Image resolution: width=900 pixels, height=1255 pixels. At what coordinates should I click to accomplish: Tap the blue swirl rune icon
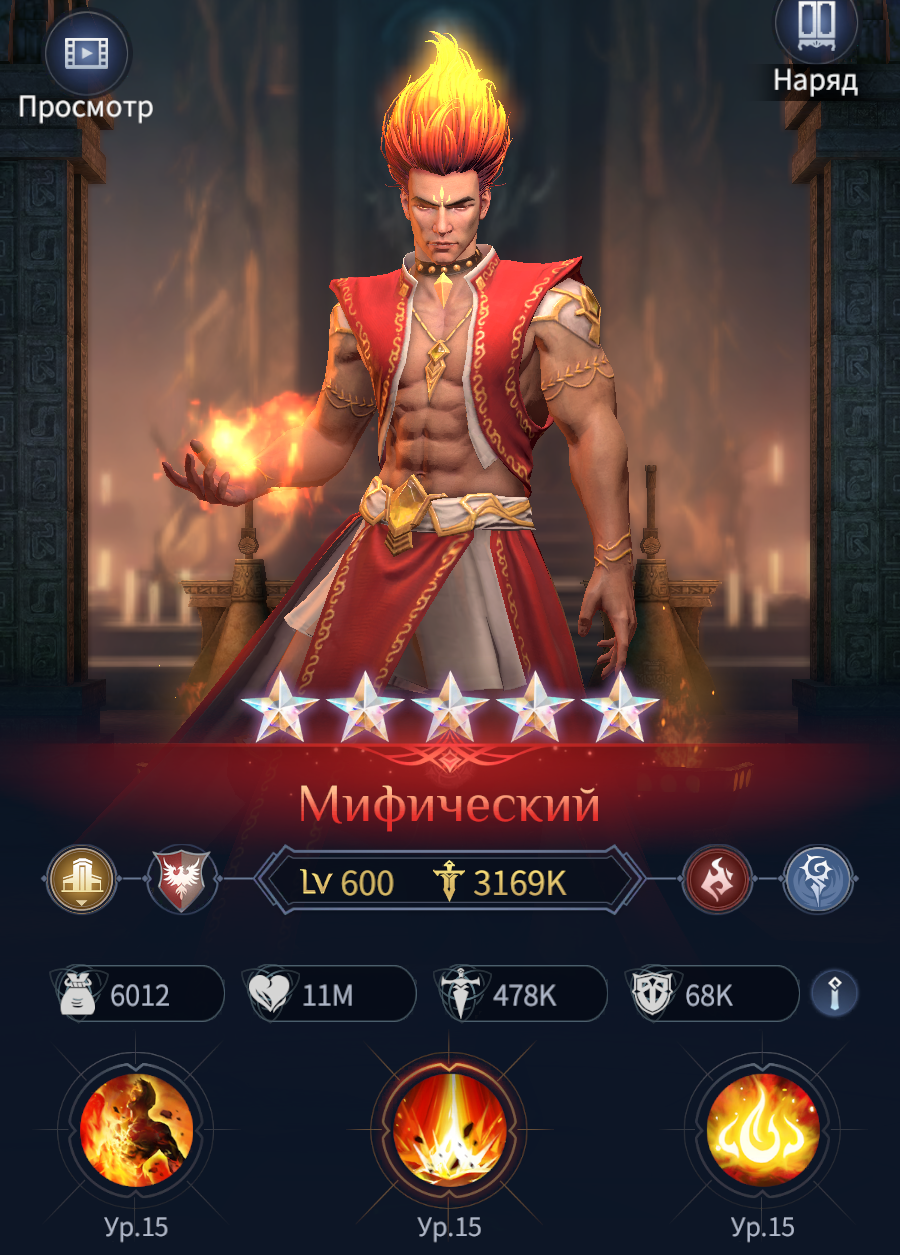tap(817, 880)
